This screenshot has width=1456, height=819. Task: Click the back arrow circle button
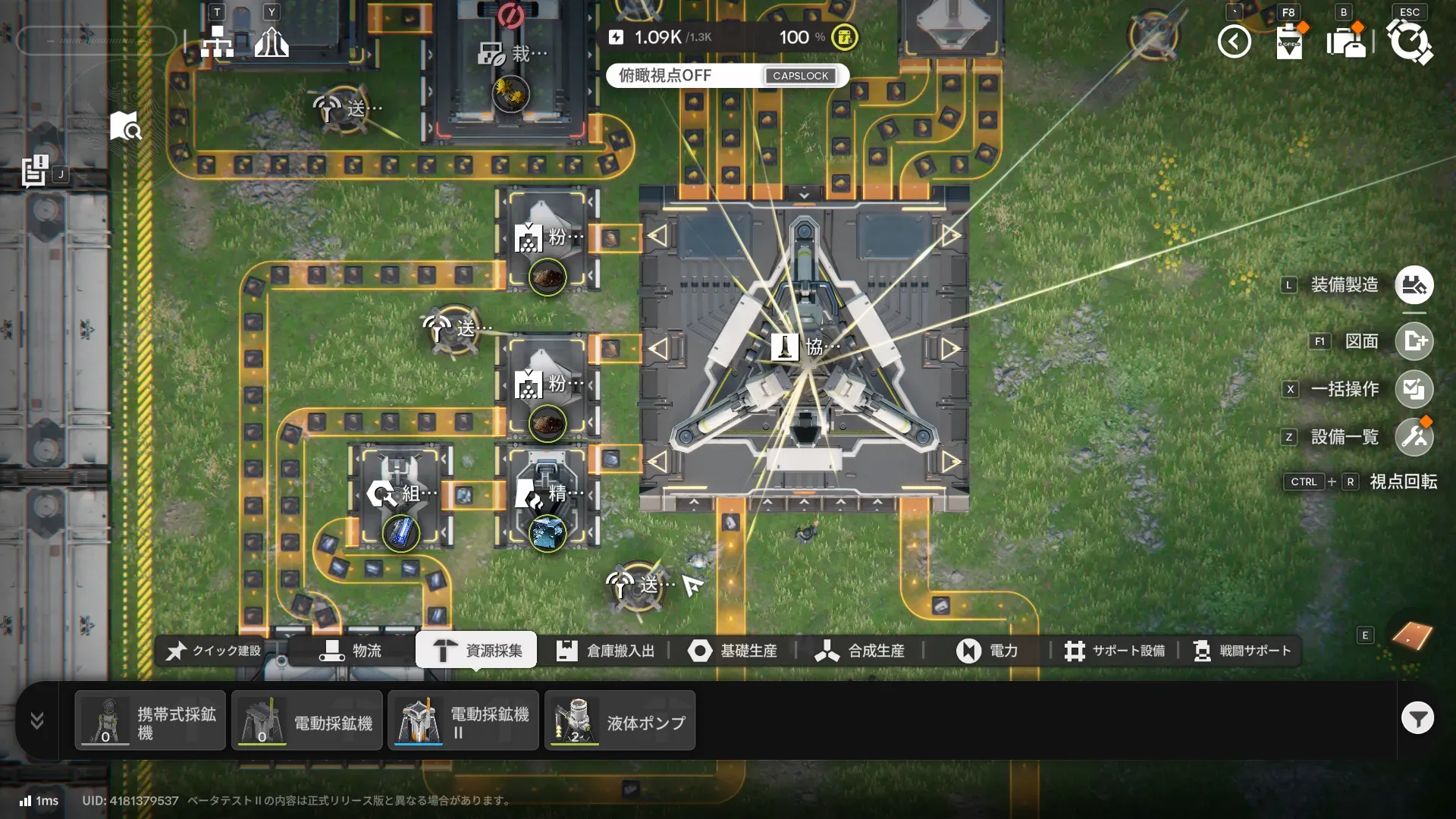pos(1234,42)
